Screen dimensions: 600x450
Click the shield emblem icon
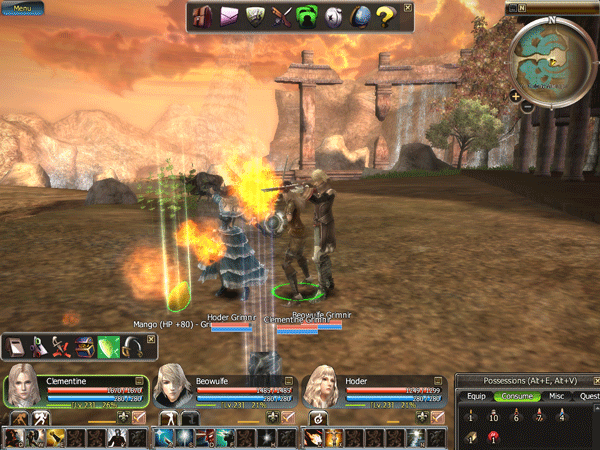[x=254, y=17]
